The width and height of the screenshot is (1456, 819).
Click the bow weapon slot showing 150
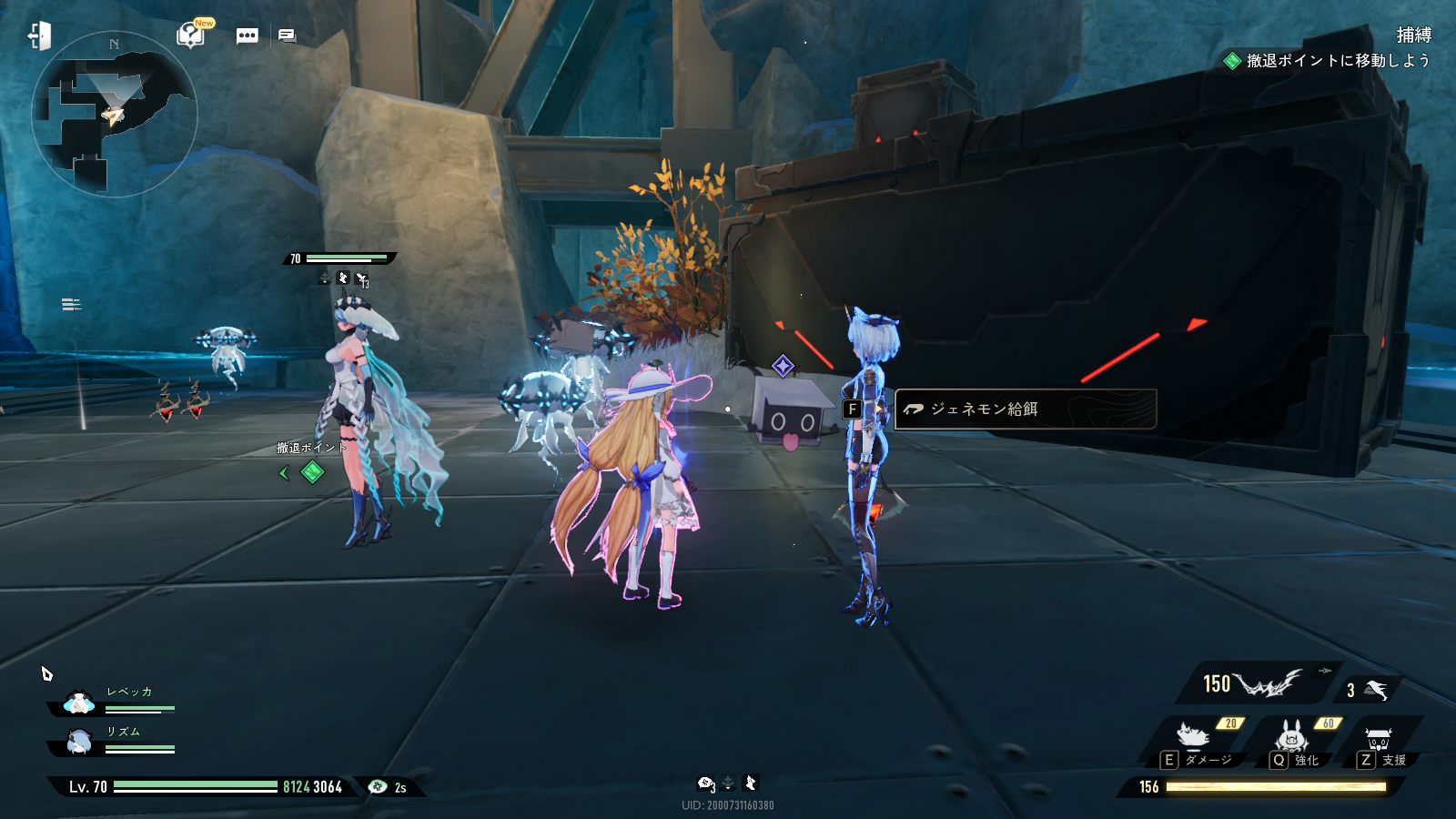[1256, 683]
